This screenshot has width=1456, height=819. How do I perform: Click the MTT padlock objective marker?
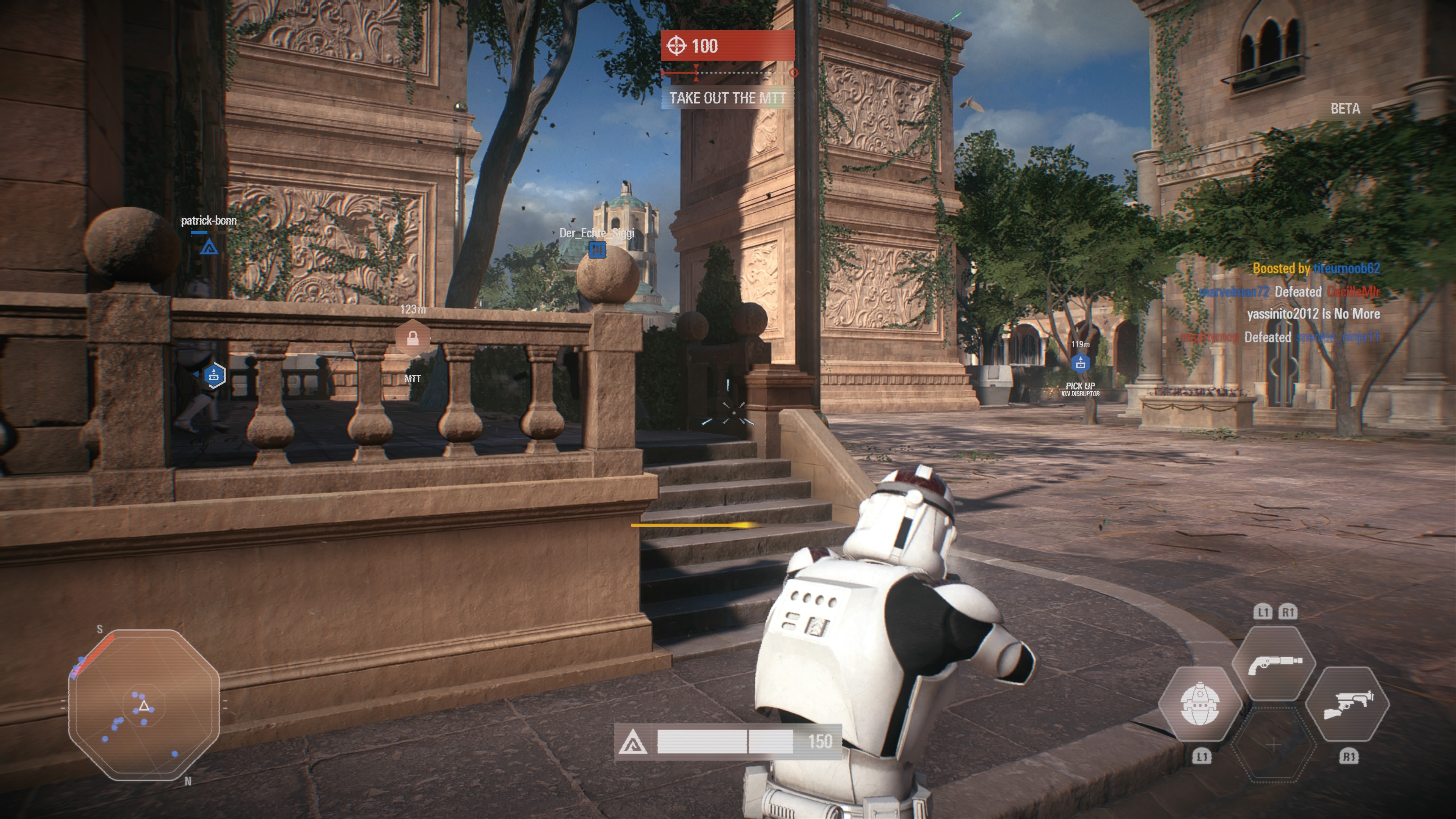pos(413,339)
